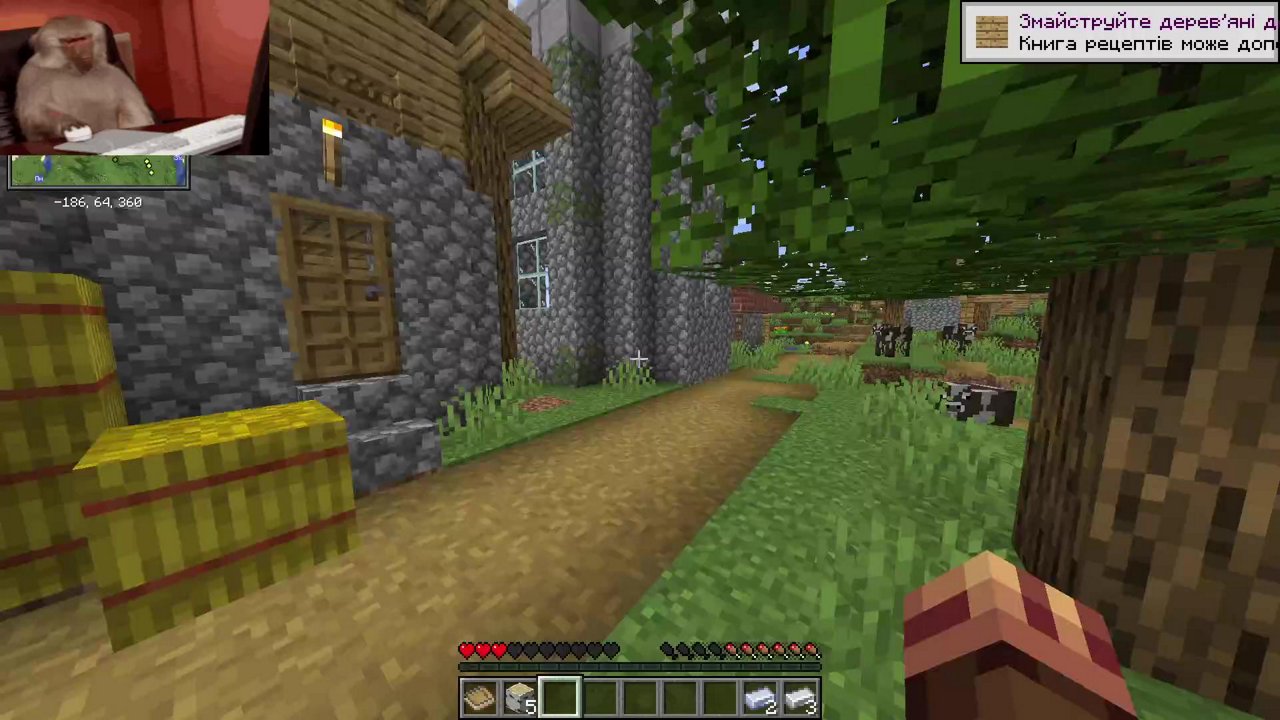Select the bread item in hotbar slot one
This screenshot has width=1280, height=720.
point(478,695)
